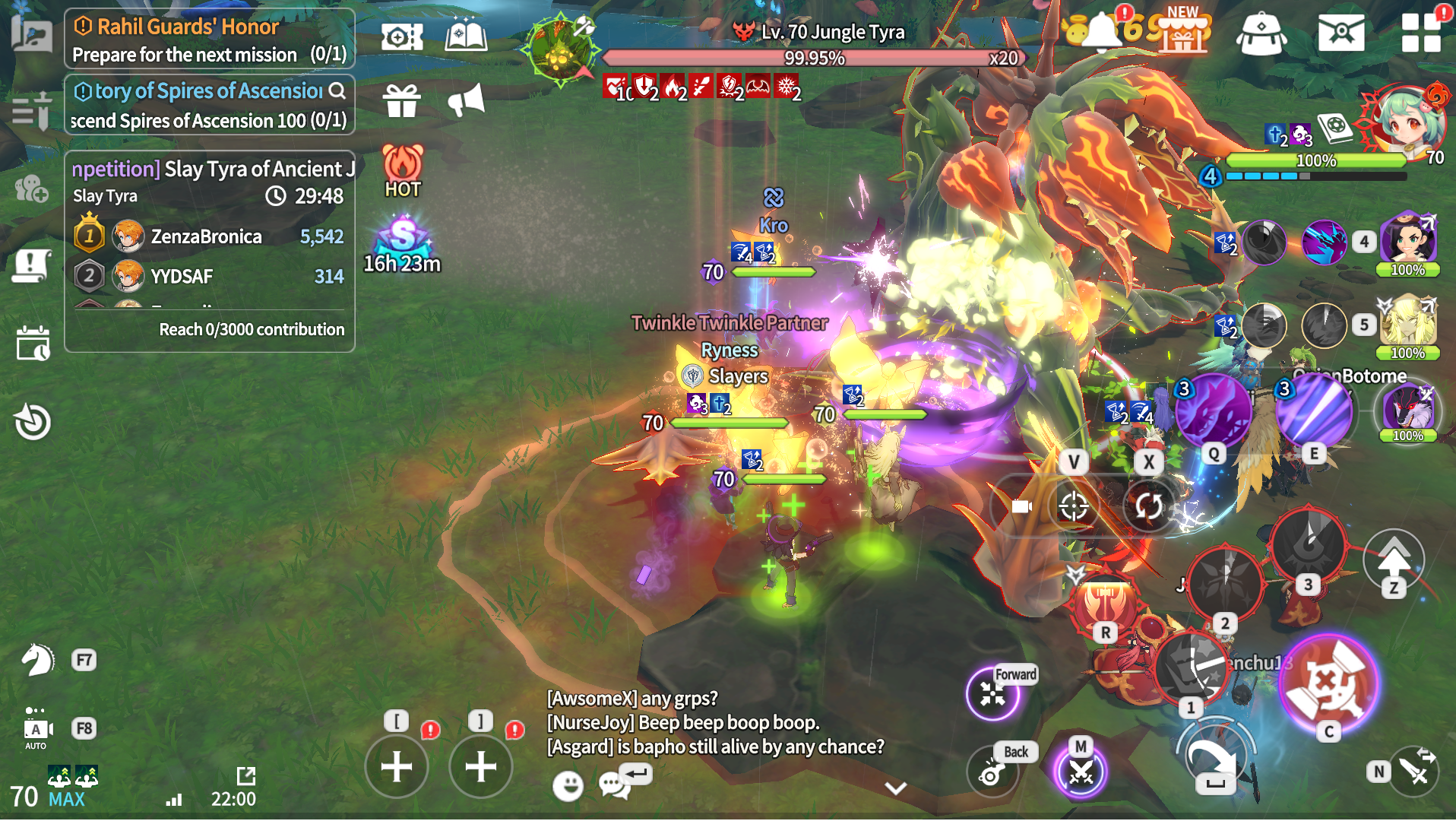Viewport: 1456px width, 821px height.
Task: Open the Rahil Guards' Honor quest tracker
Action: pos(209,39)
